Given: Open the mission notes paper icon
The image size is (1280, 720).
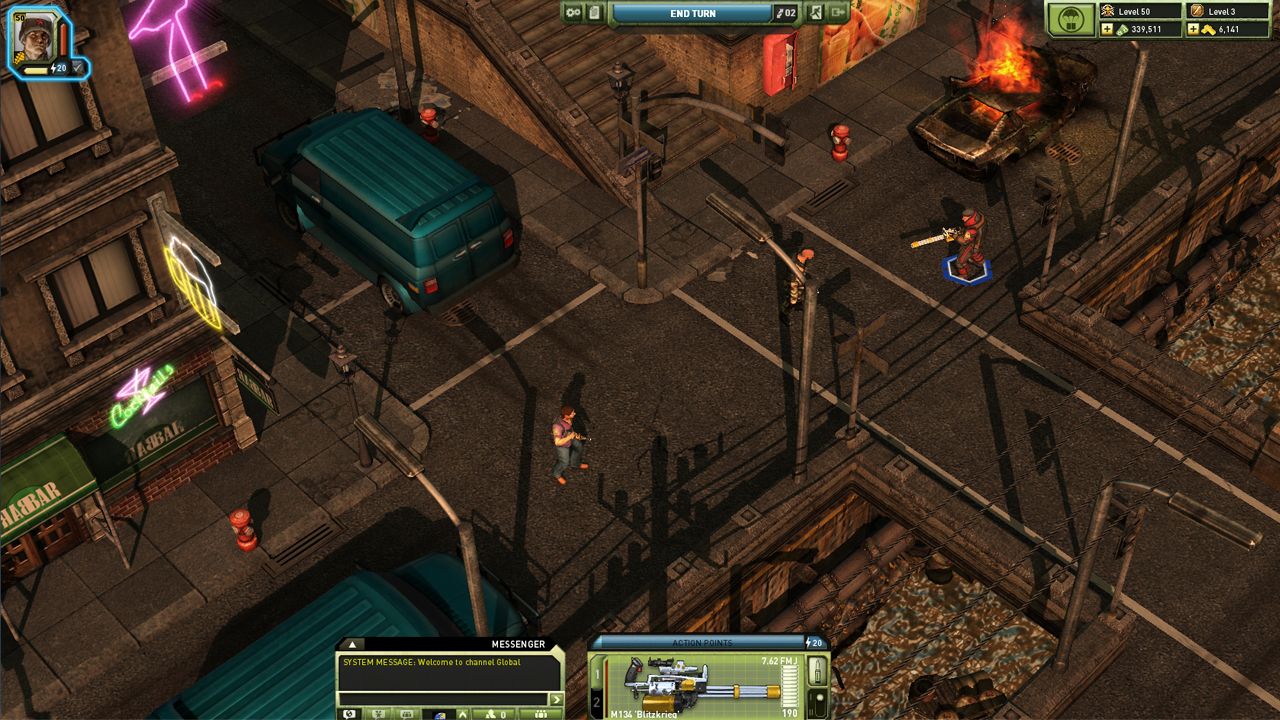Looking at the screenshot, I should click(x=594, y=13).
